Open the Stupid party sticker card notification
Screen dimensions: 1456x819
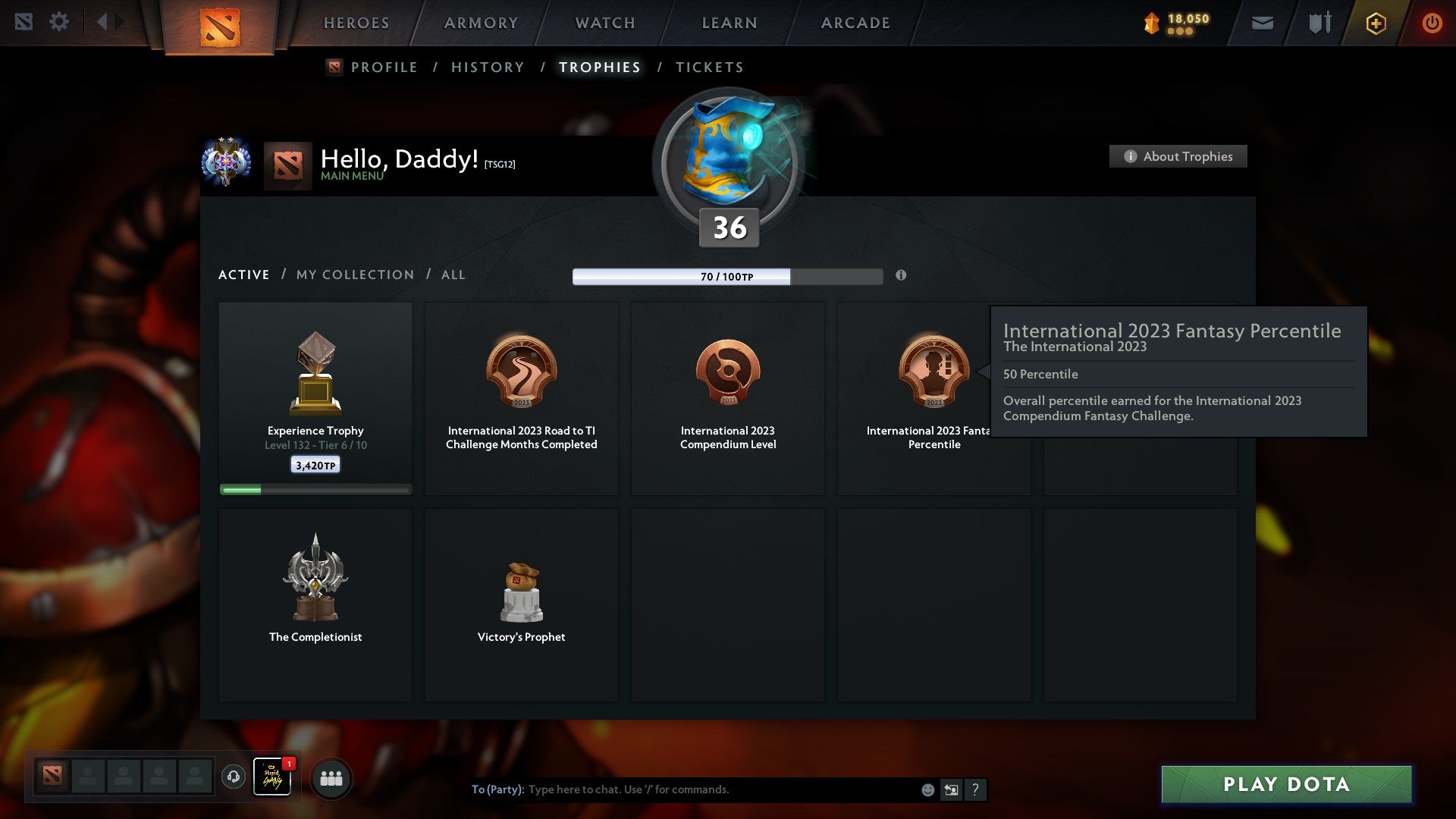click(273, 777)
